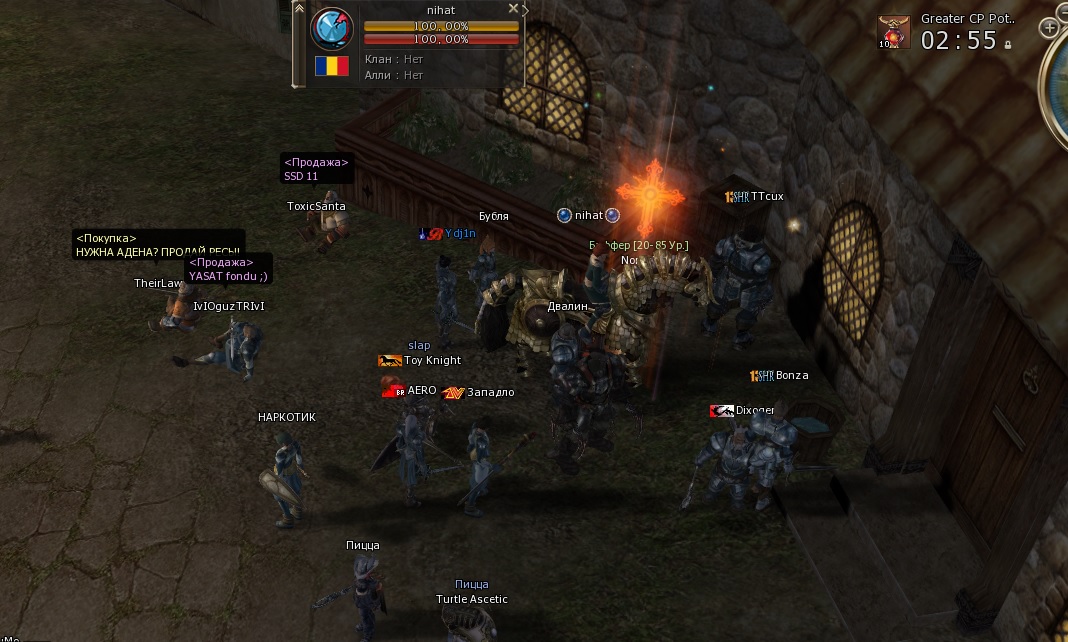Open ToxicSanta's SSD 11 sale shop sign
Screen dimensions: 1068x642
[317, 169]
